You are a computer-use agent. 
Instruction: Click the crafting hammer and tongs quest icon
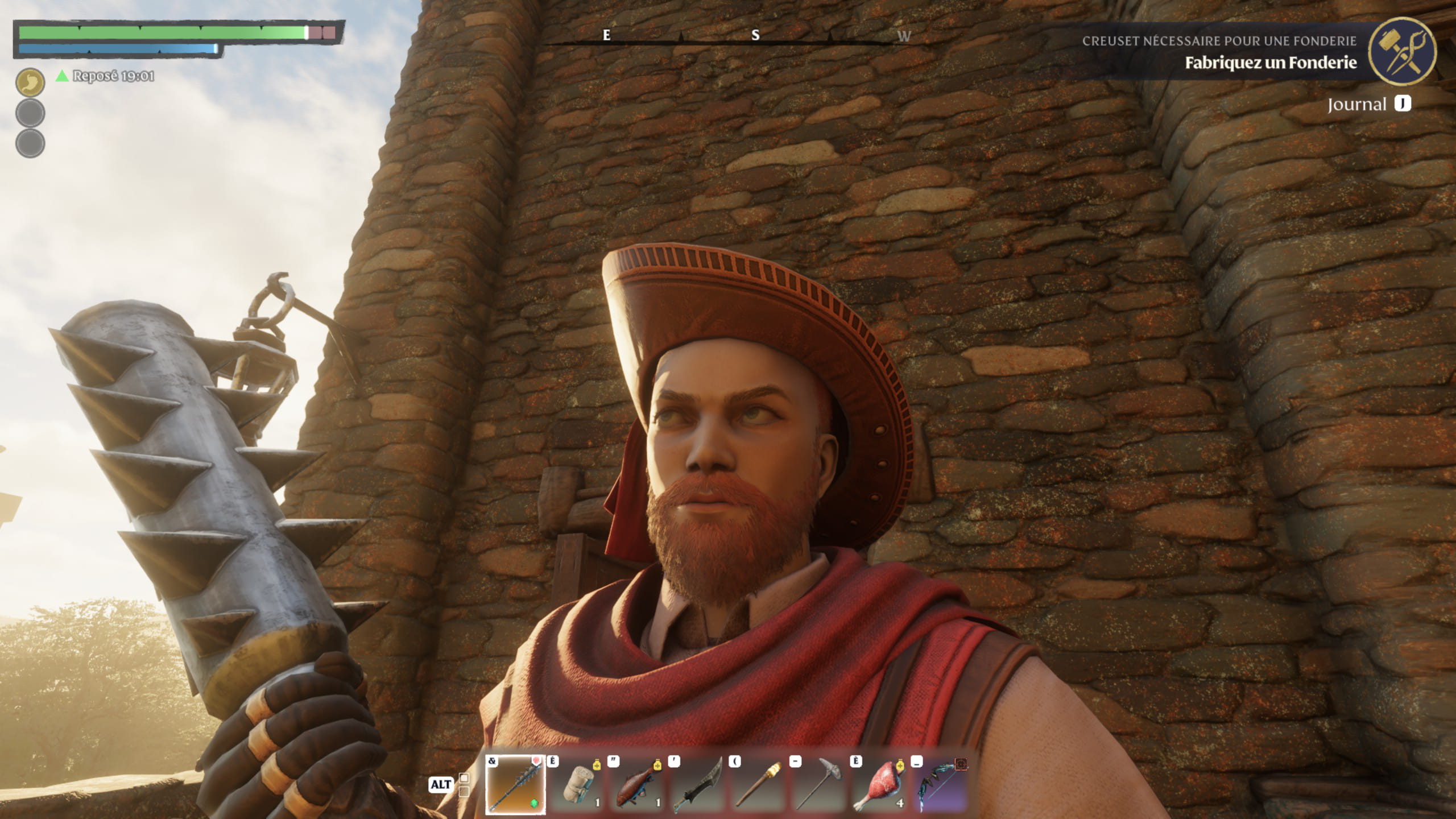(1401, 52)
